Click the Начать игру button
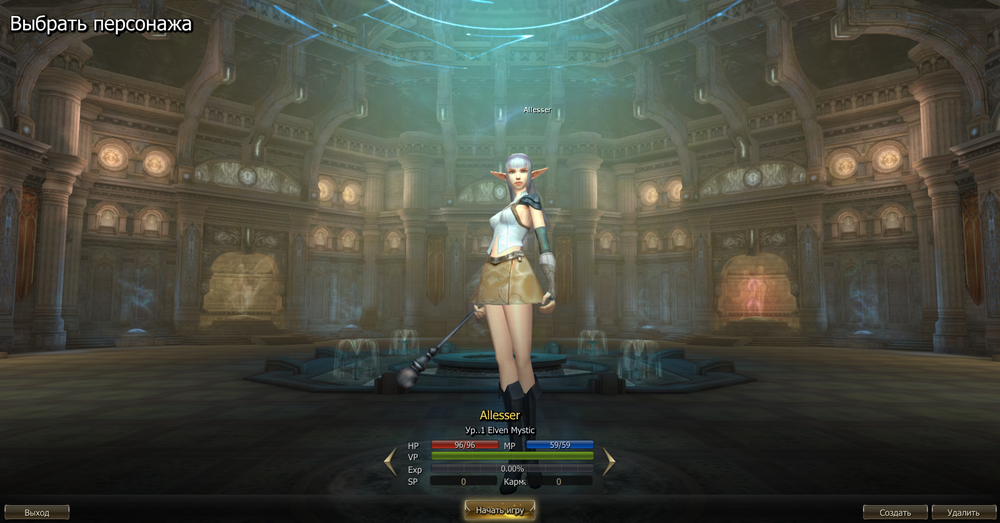Screen dimensions: 1000x523 499,510
